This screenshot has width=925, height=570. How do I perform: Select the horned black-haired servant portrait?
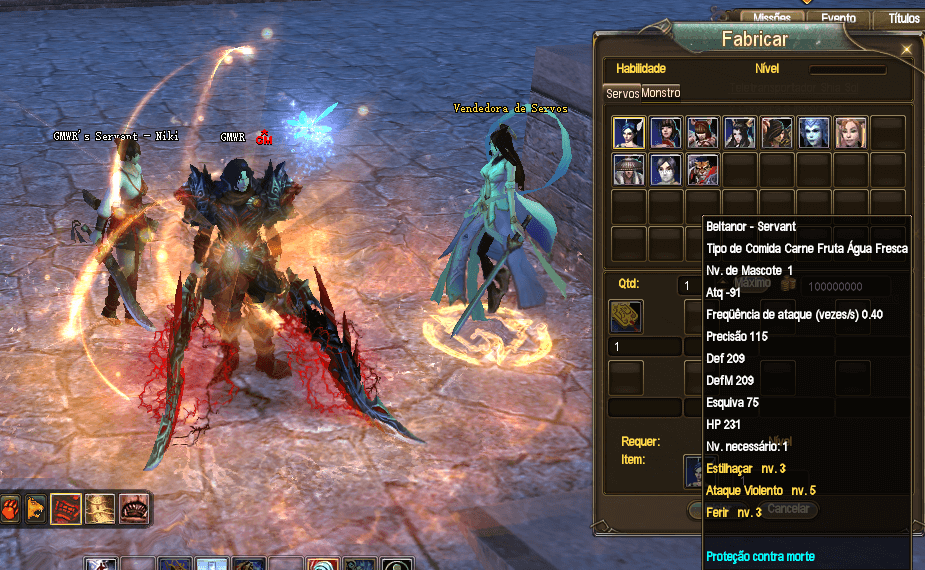(740, 132)
